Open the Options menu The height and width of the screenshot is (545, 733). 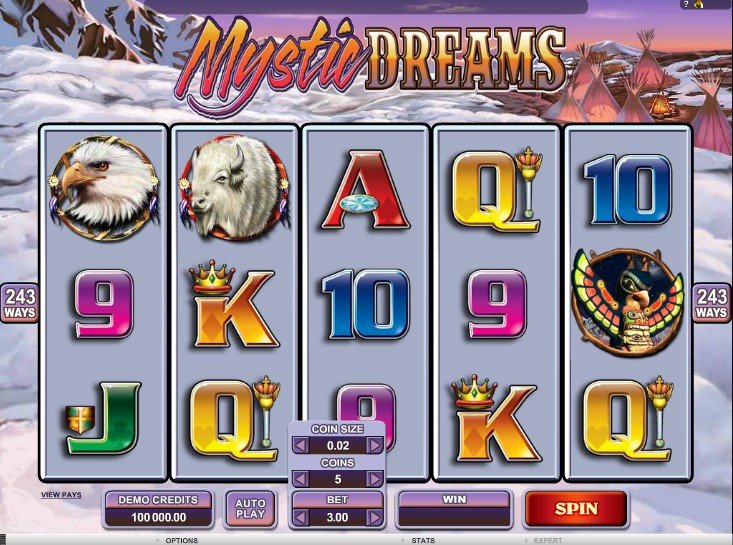tap(180, 540)
